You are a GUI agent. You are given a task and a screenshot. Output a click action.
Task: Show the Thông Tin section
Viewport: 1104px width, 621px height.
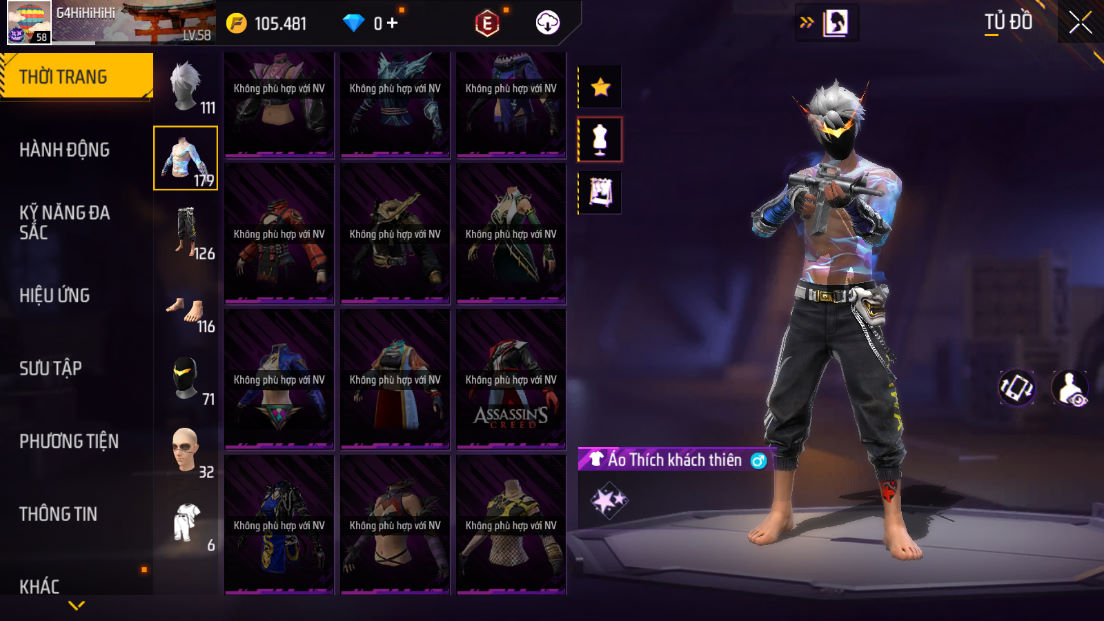pos(59,514)
